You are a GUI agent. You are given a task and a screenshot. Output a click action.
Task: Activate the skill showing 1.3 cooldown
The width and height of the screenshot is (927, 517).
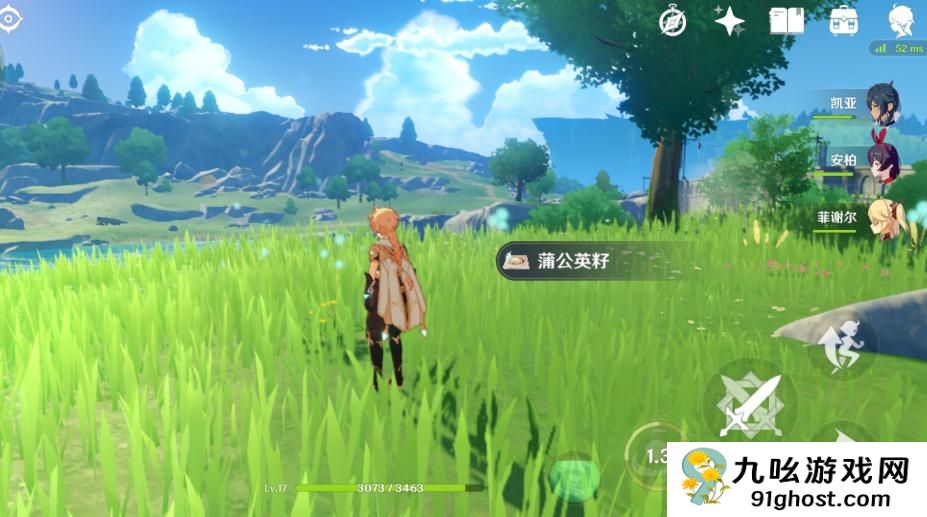[x=653, y=456]
